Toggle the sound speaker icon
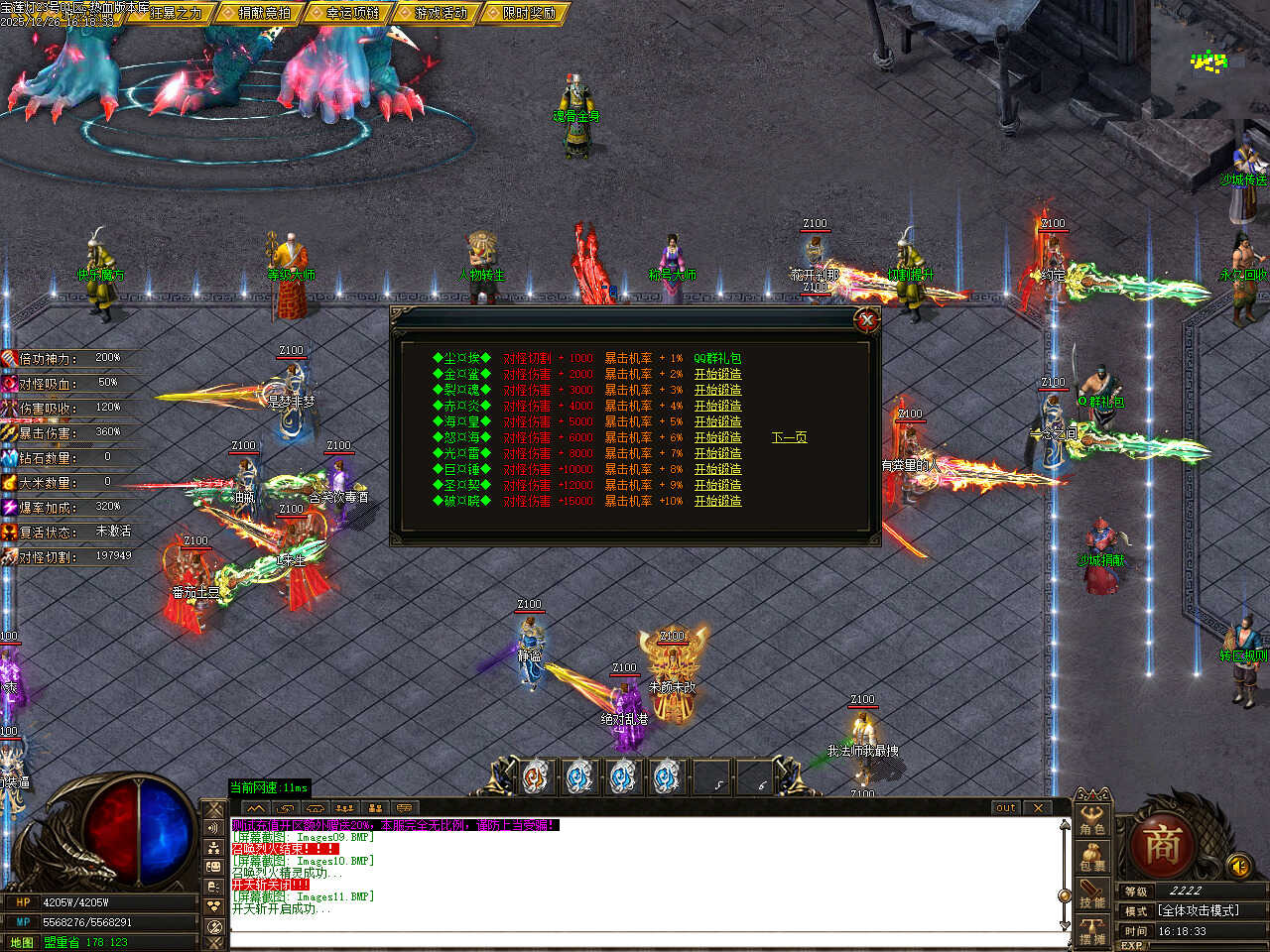1270x952 pixels. 1238,865
